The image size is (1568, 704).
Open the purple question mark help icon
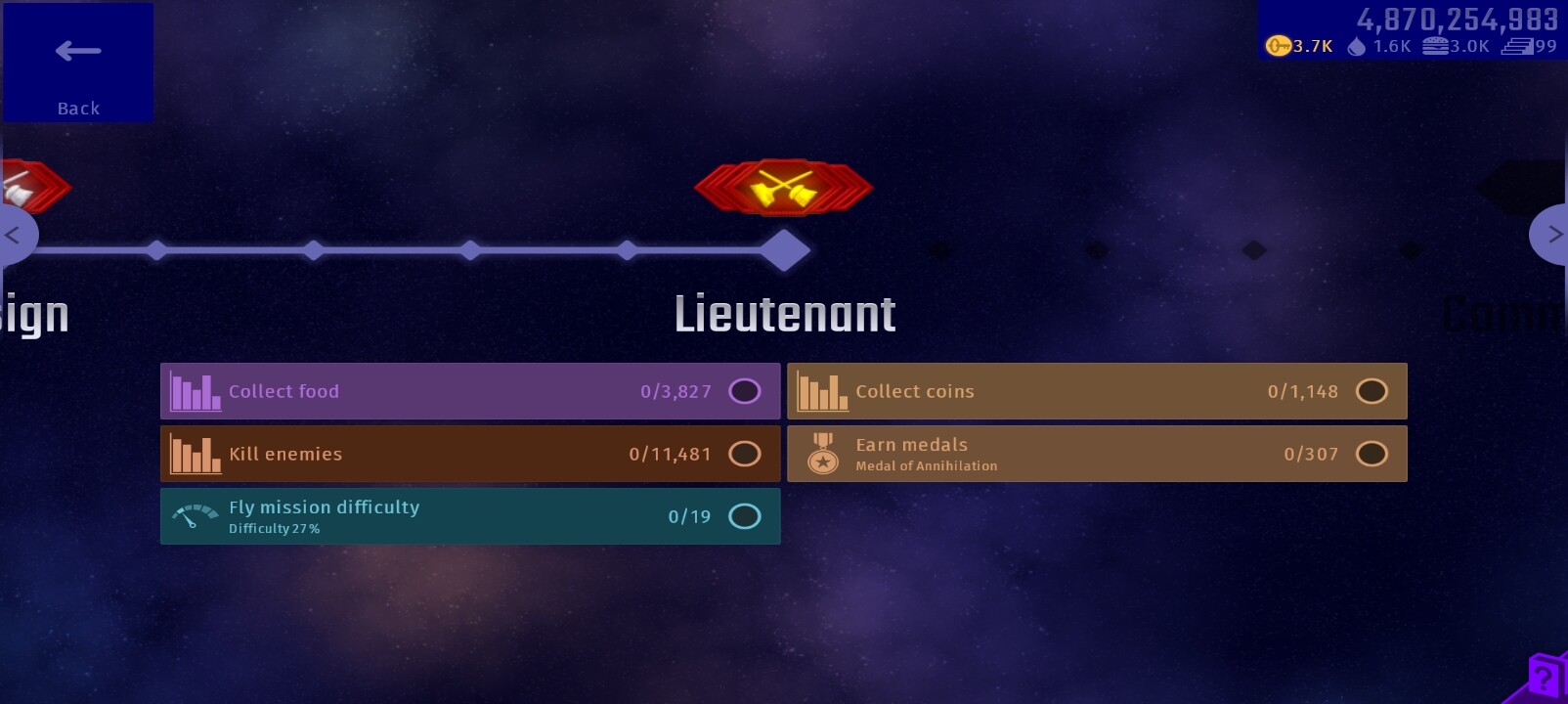[1545, 677]
